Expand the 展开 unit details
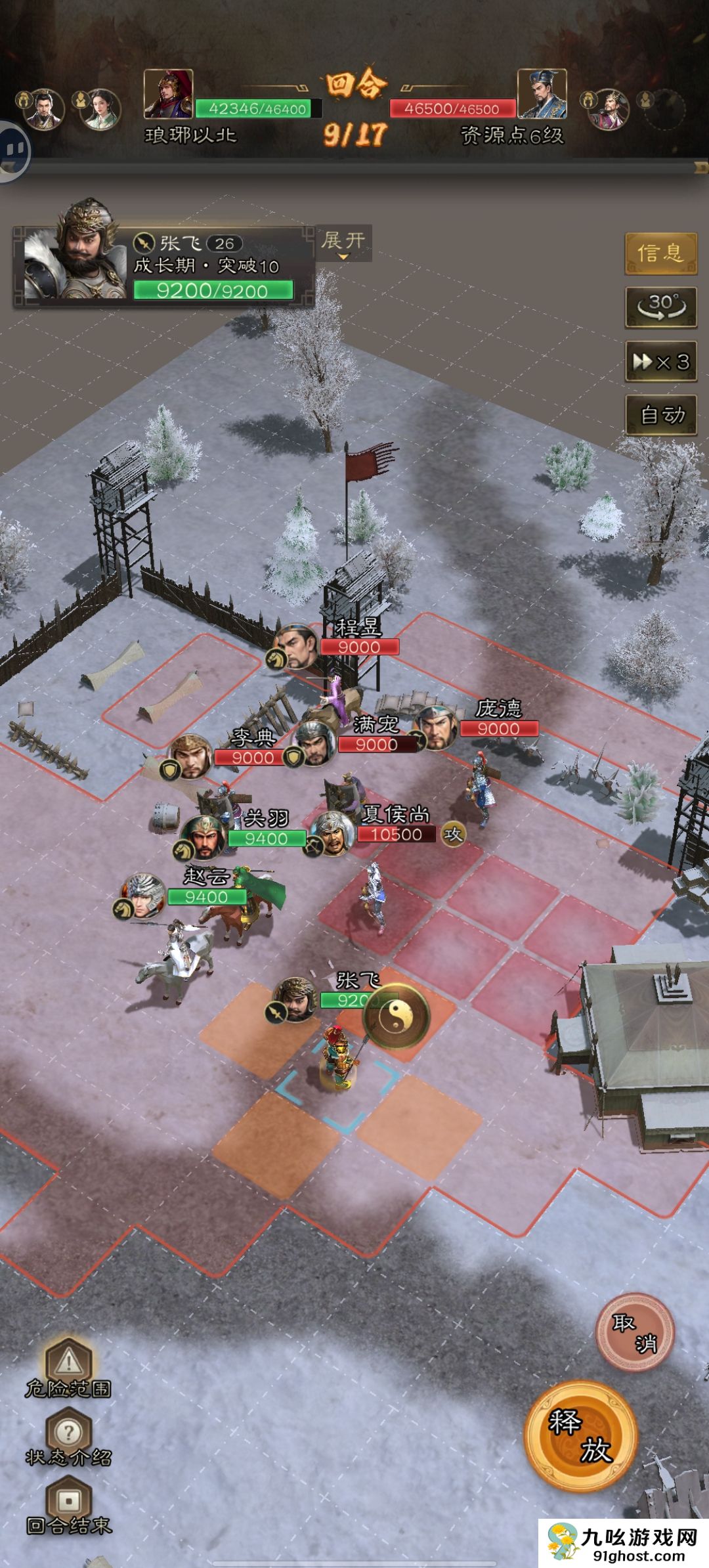Viewport: 709px width, 1568px height. pyautogui.click(x=343, y=242)
